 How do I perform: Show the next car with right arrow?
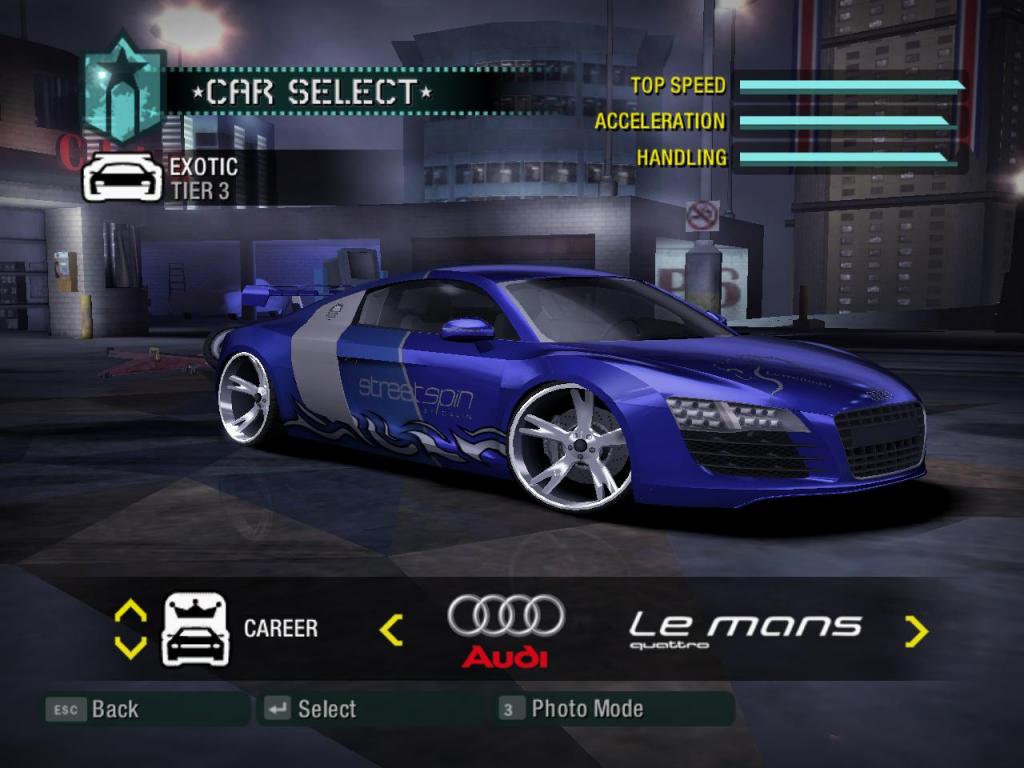pyautogui.click(x=916, y=630)
